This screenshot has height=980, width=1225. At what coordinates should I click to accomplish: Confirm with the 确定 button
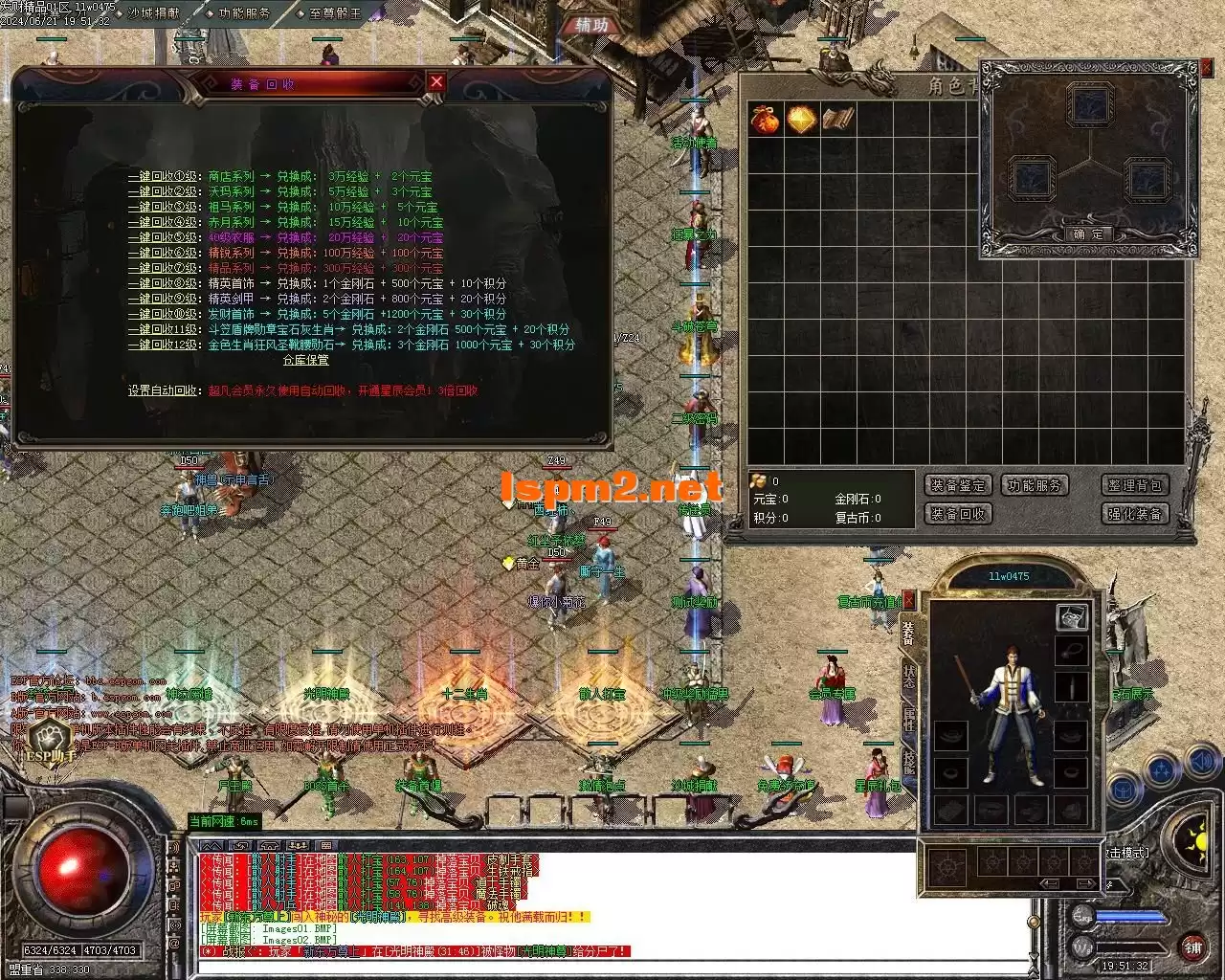1087,234
